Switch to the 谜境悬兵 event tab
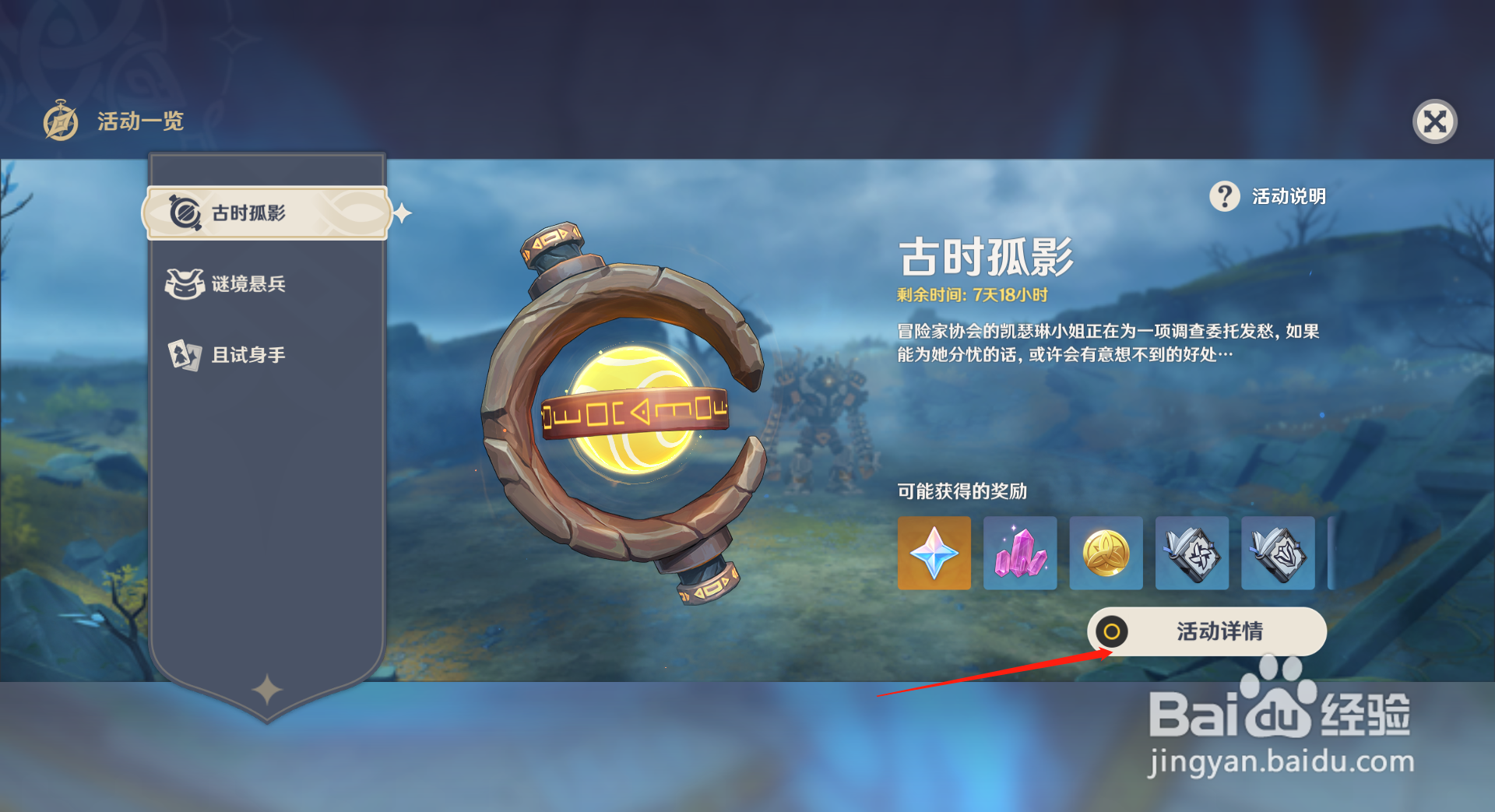This screenshot has height=812, width=1495. point(249,283)
